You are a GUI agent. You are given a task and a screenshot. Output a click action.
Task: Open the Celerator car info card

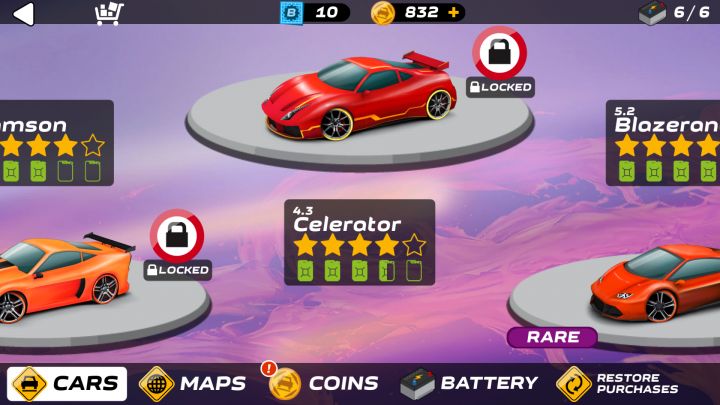pyautogui.click(x=359, y=242)
